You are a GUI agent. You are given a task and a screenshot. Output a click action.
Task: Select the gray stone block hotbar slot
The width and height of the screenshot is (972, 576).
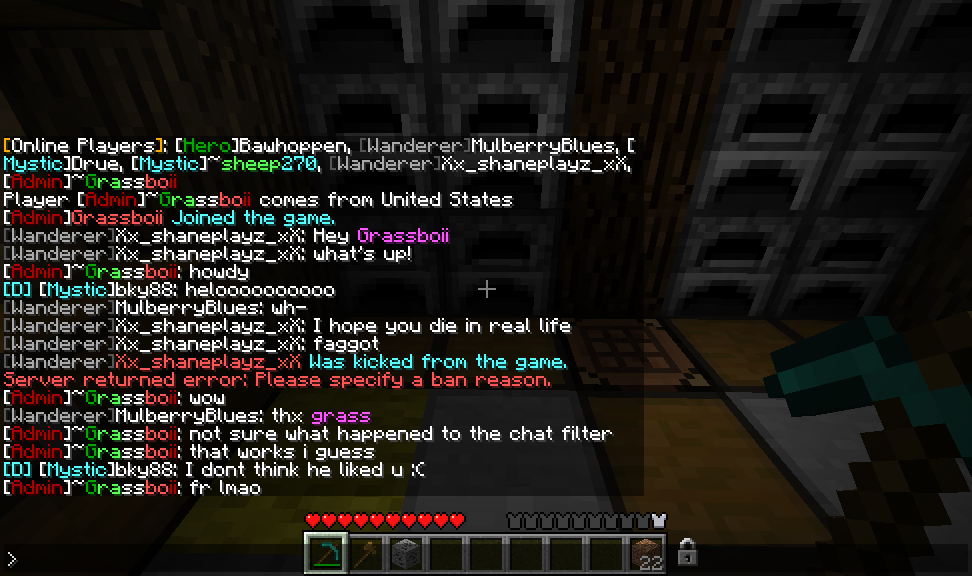tap(406, 552)
